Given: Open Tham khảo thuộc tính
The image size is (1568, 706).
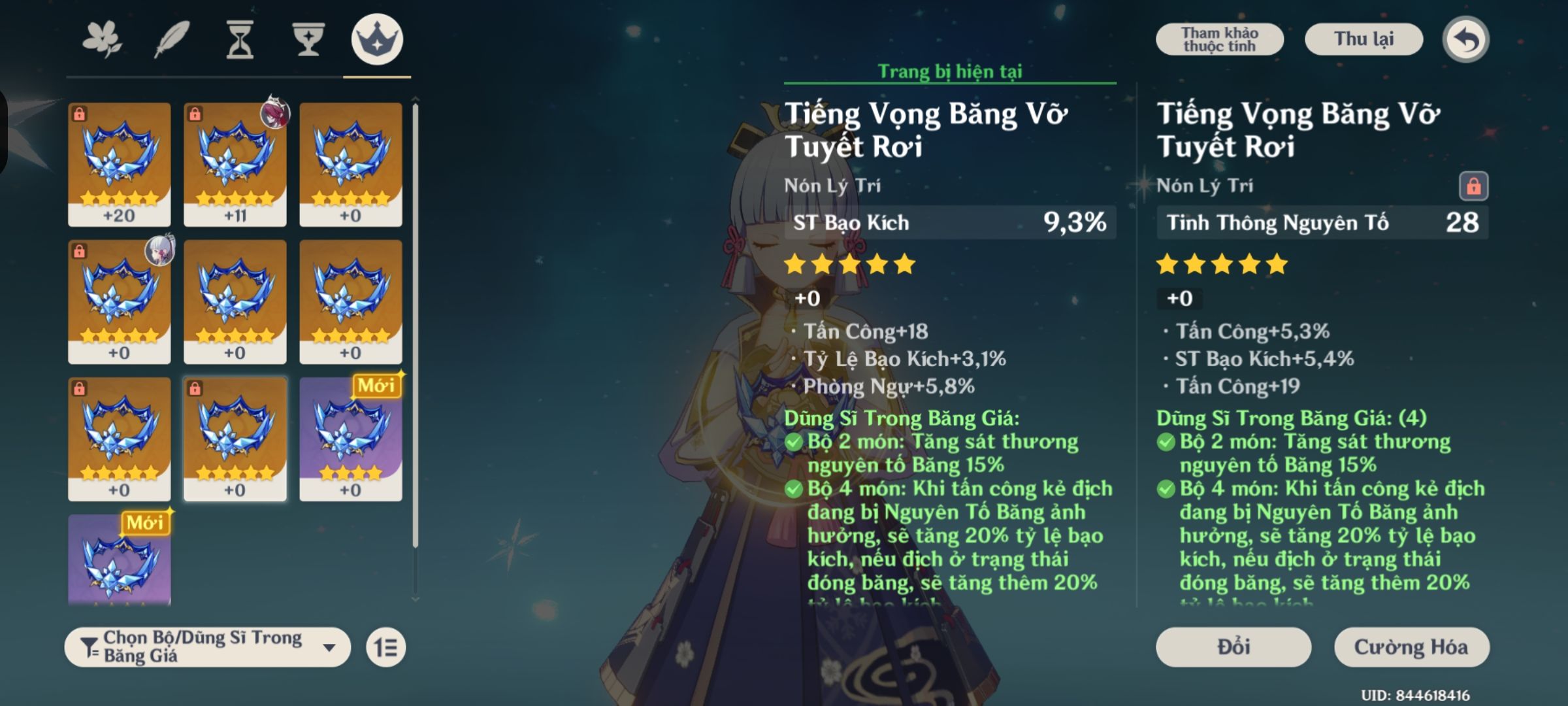Looking at the screenshot, I should [1219, 38].
